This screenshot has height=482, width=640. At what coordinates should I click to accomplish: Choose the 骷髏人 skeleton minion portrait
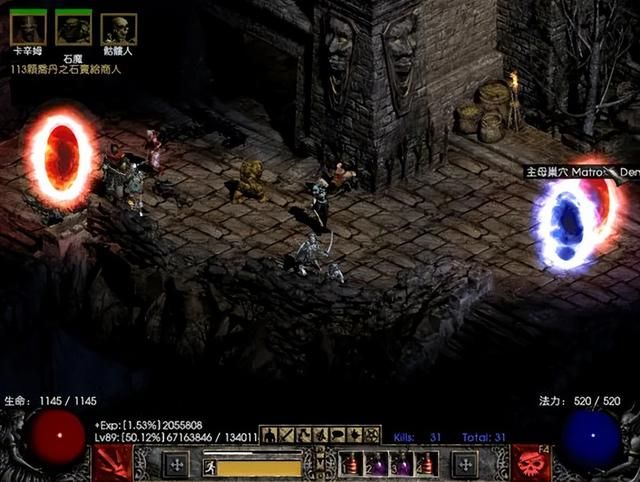coord(118,29)
